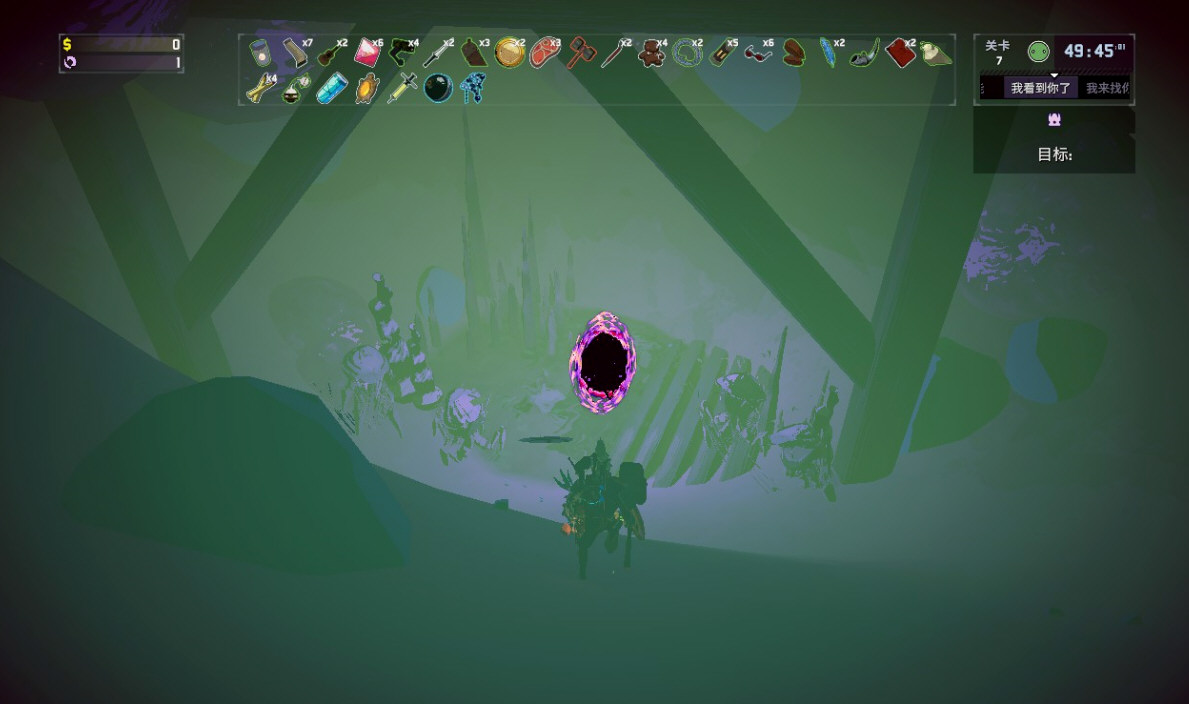Inspect the red hammer item
This screenshot has width=1189, height=704.
click(580, 52)
